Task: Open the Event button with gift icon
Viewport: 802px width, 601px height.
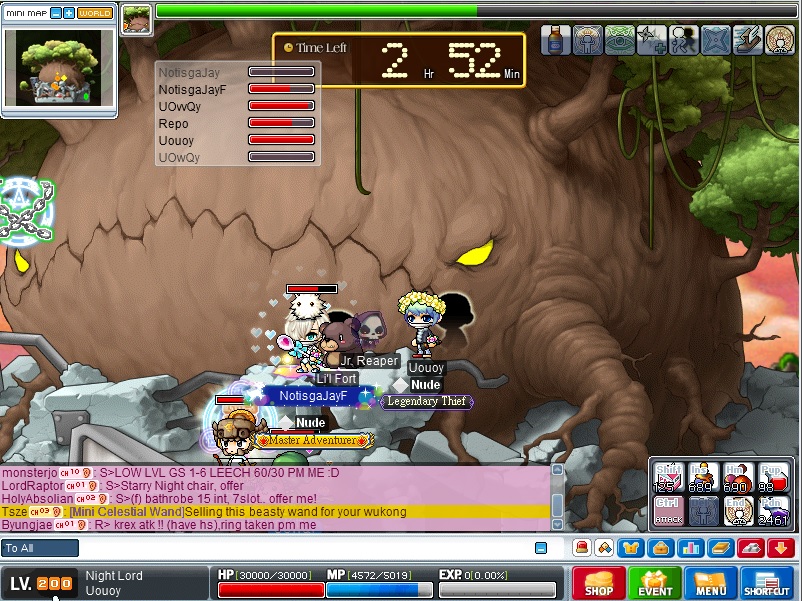Action: click(x=656, y=584)
